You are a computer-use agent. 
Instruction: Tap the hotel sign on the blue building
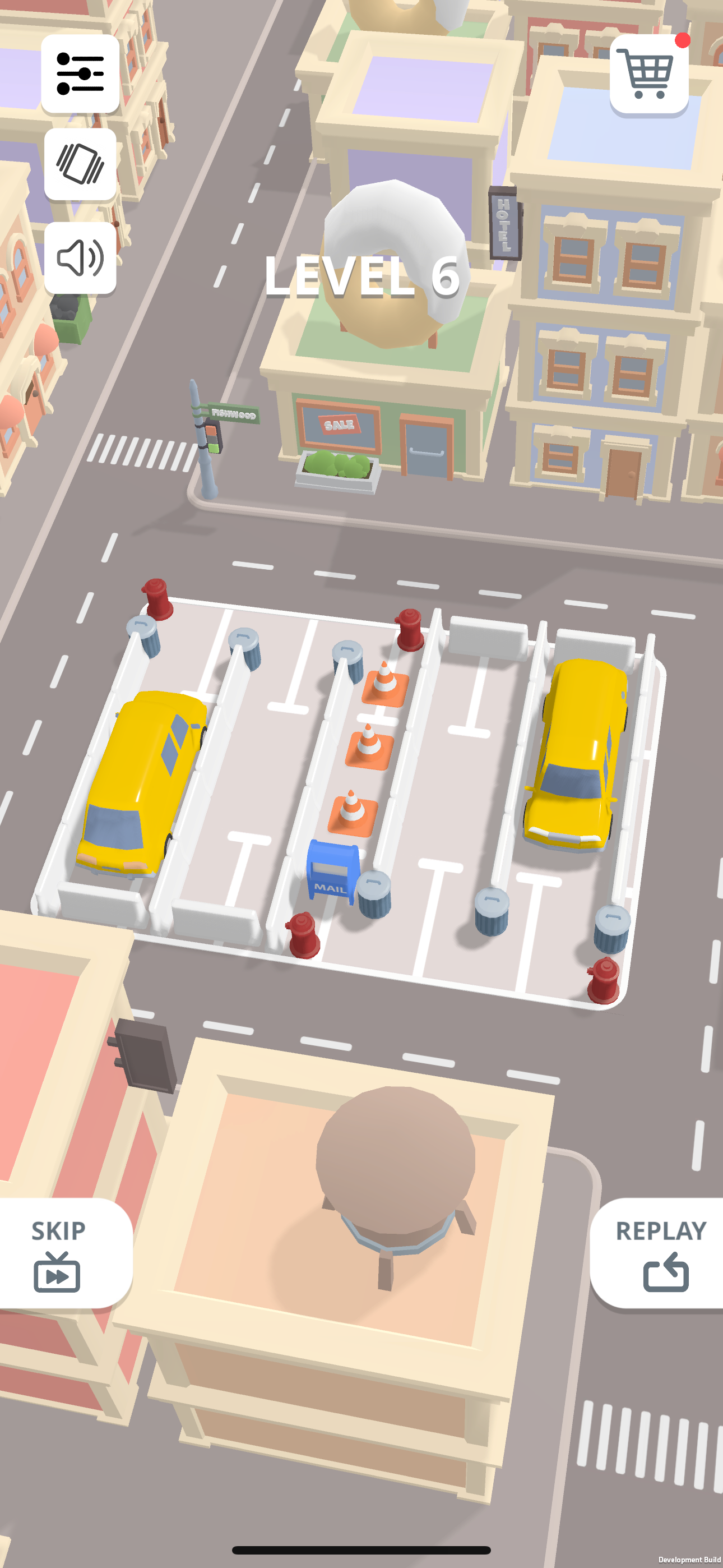504,224
